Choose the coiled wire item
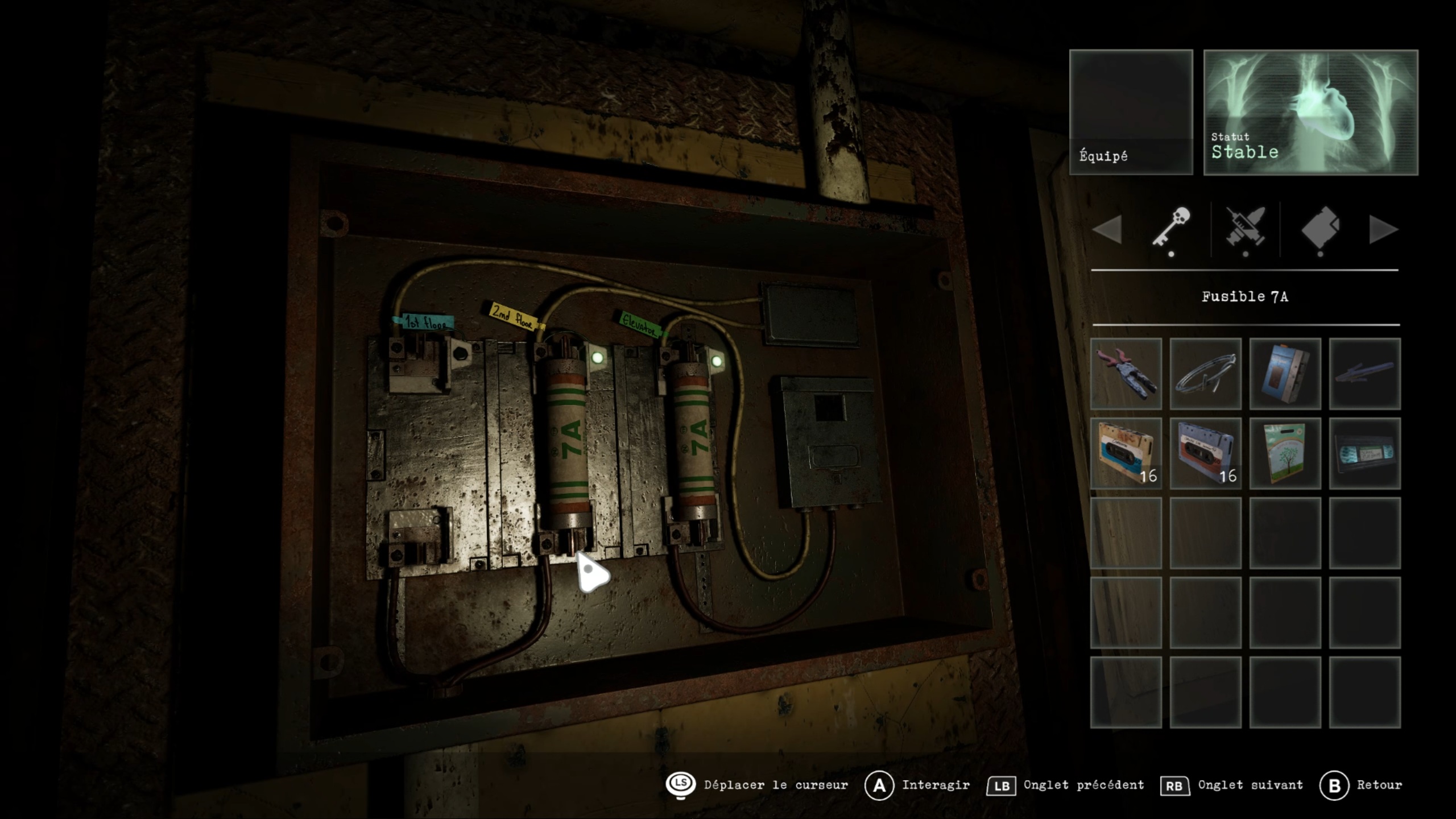This screenshot has width=1456, height=819. [1205, 374]
